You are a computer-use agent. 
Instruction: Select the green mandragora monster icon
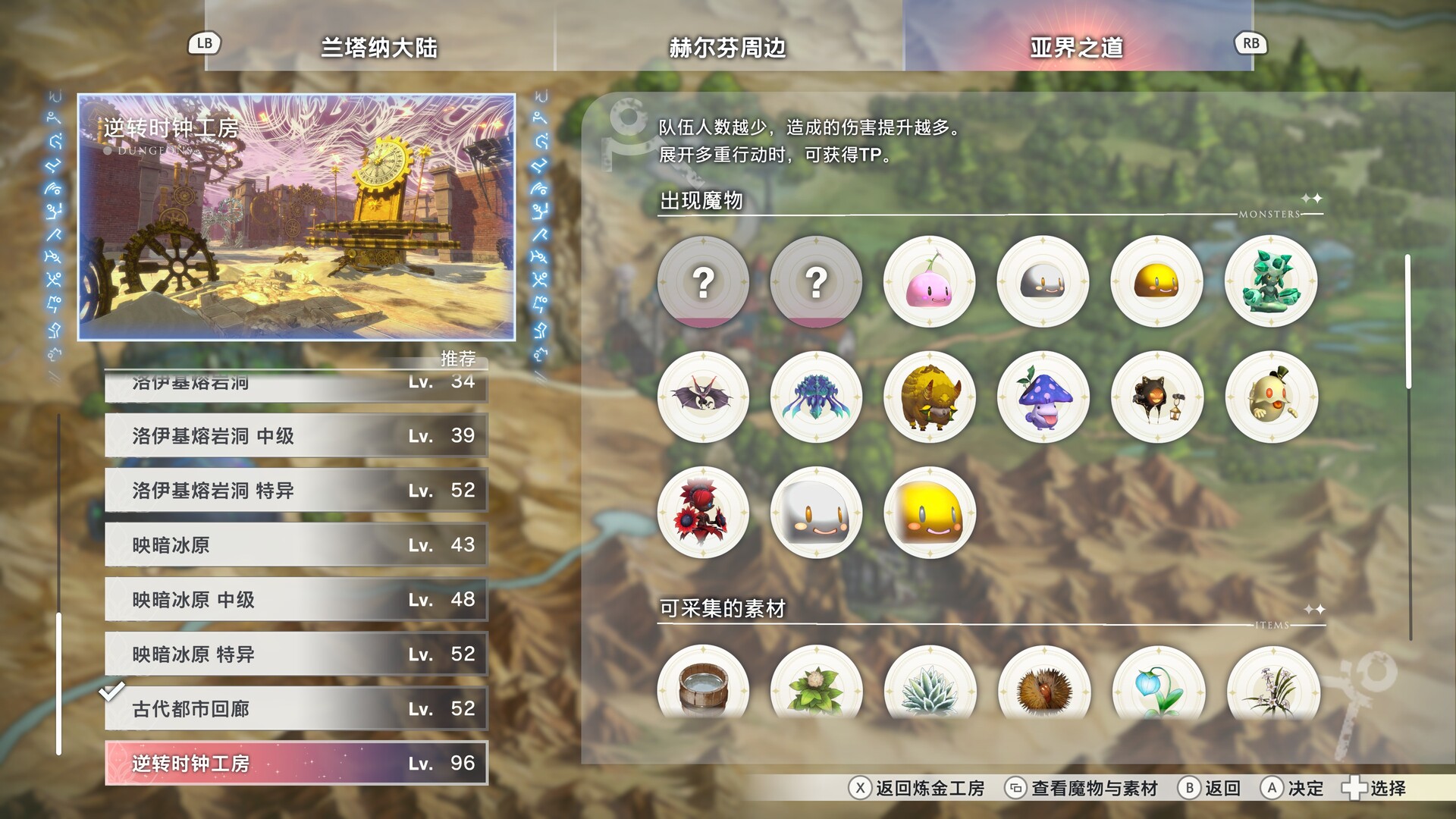(1272, 281)
